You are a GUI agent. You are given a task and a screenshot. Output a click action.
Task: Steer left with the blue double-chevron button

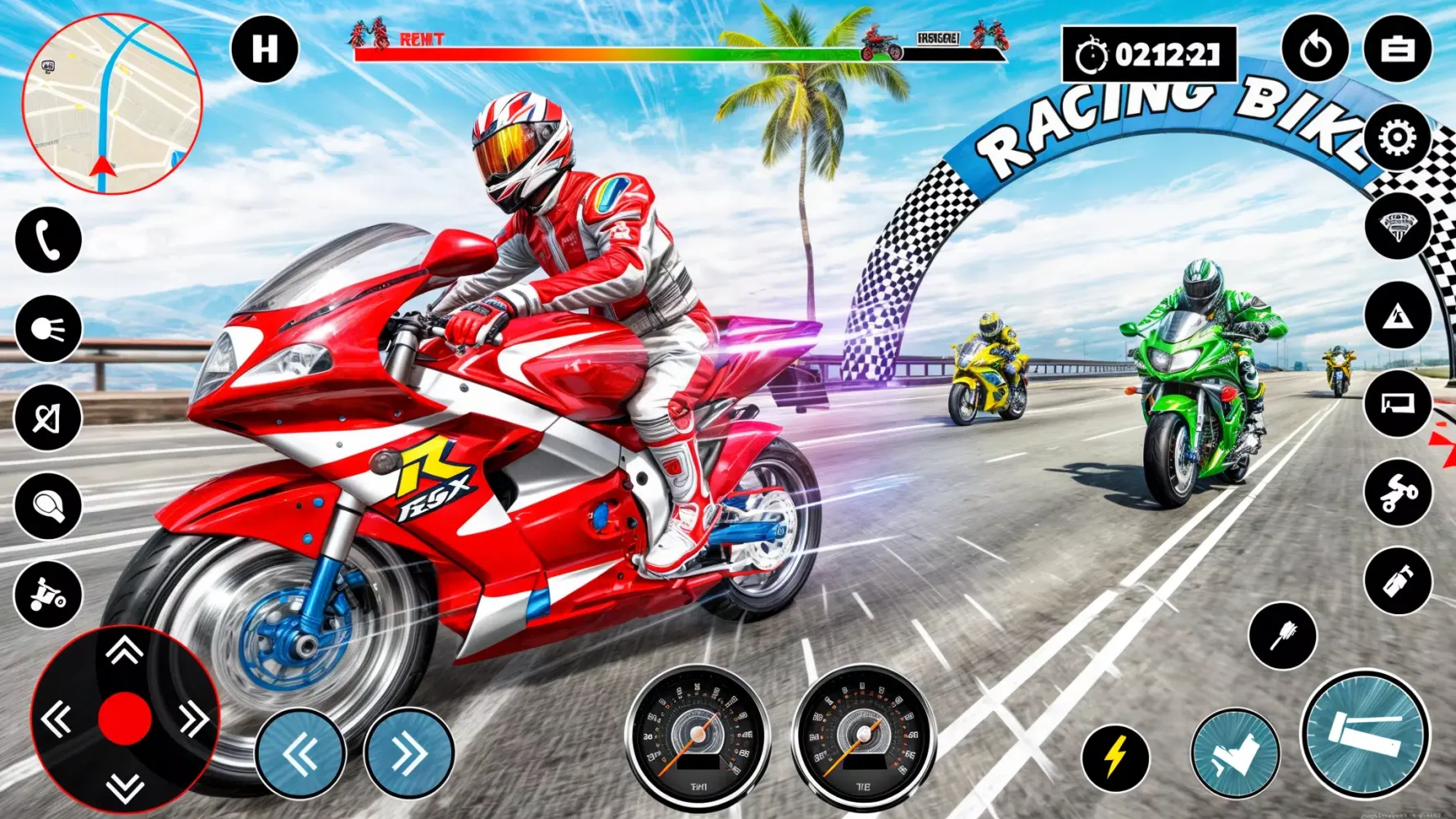tap(301, 753)
